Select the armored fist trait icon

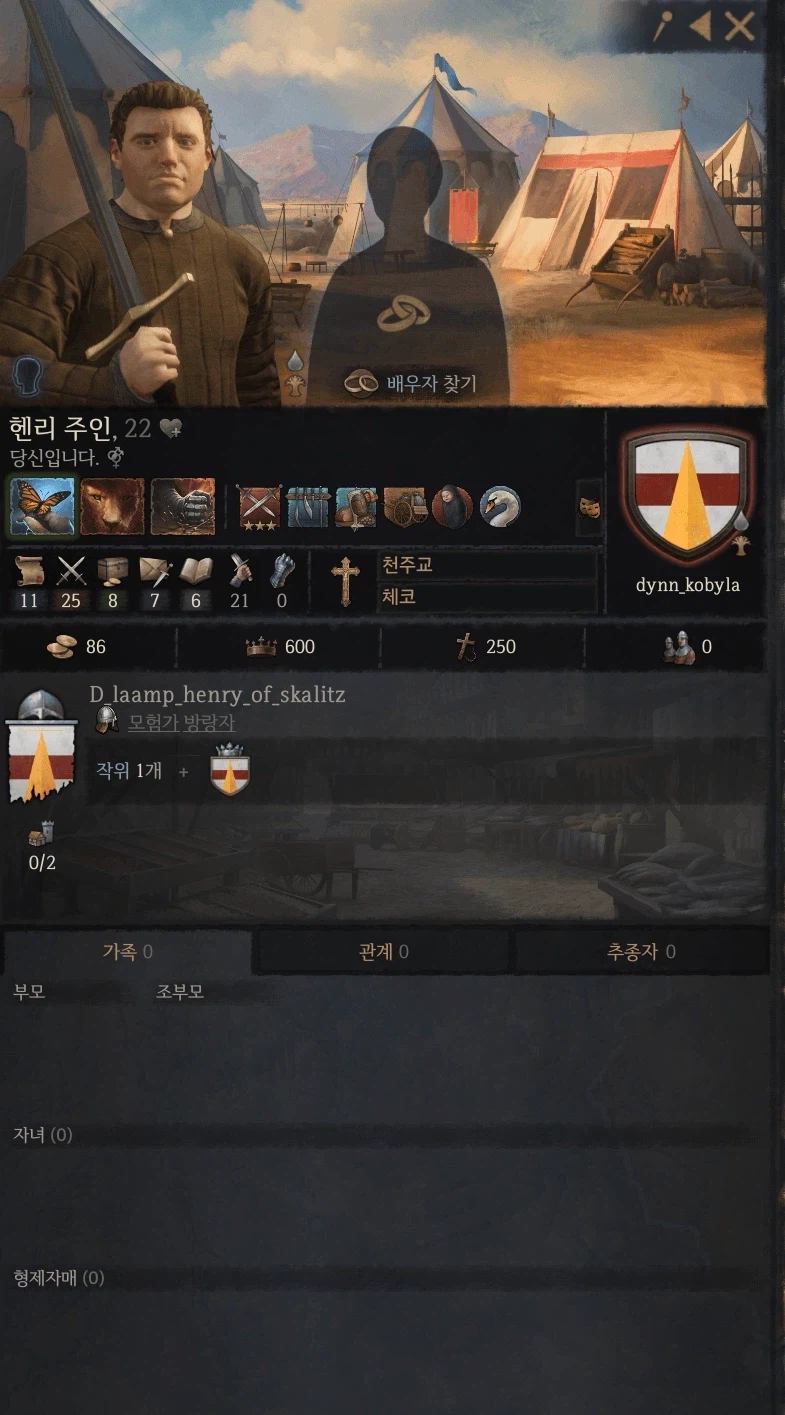[x=183, y=506]
